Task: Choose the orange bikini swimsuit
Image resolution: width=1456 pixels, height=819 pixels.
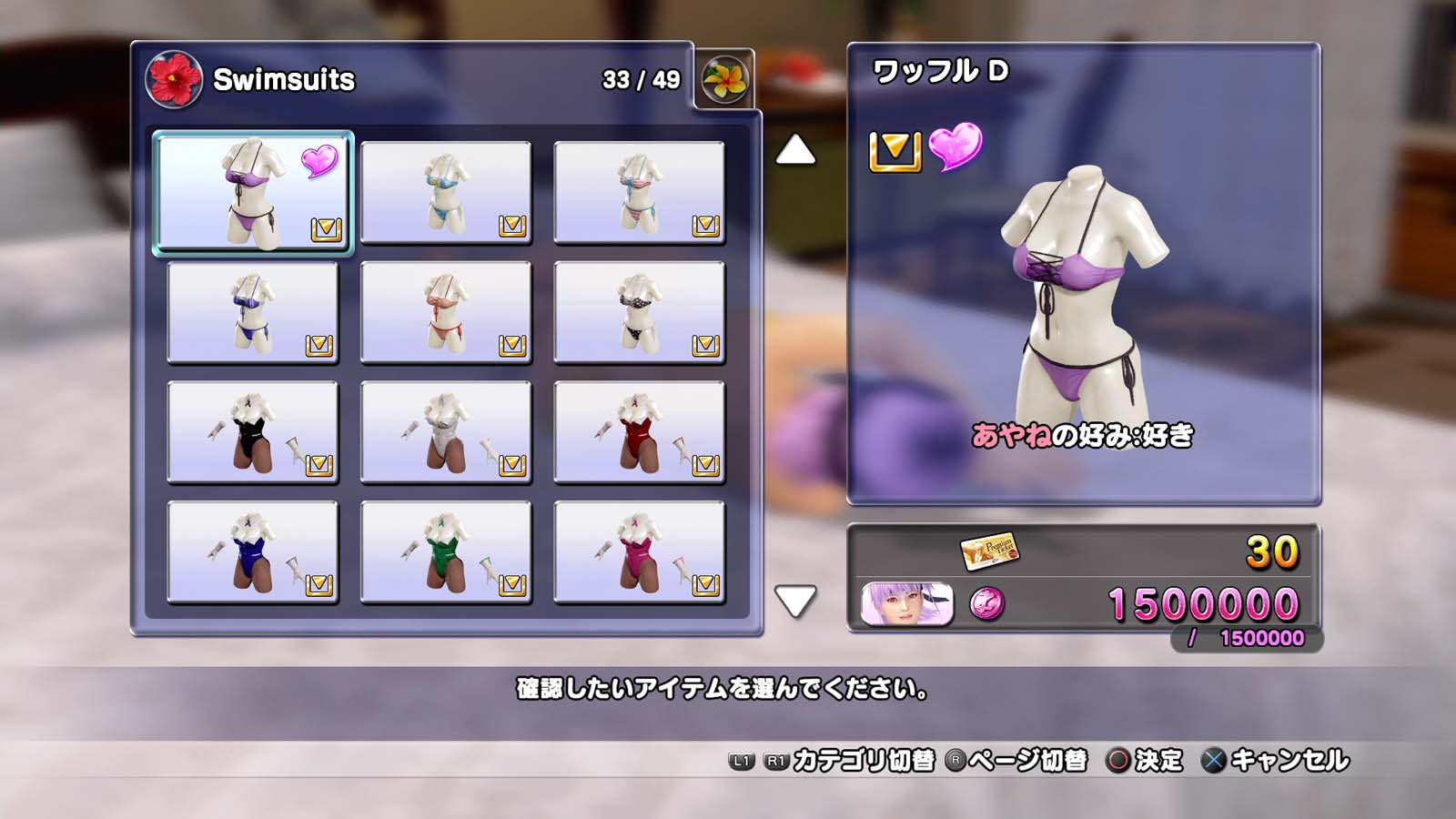Action: tap(446, 312)
